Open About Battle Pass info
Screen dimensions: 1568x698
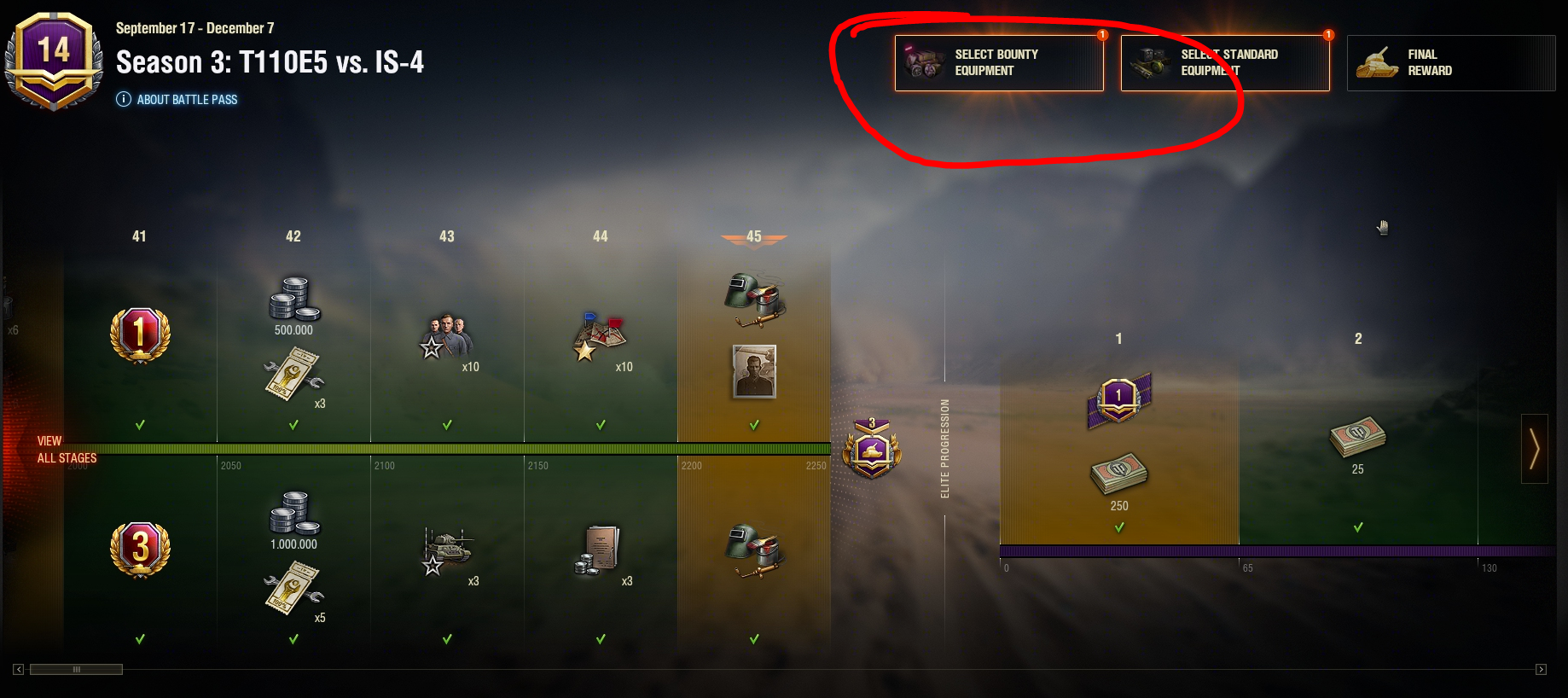point(177,99)
